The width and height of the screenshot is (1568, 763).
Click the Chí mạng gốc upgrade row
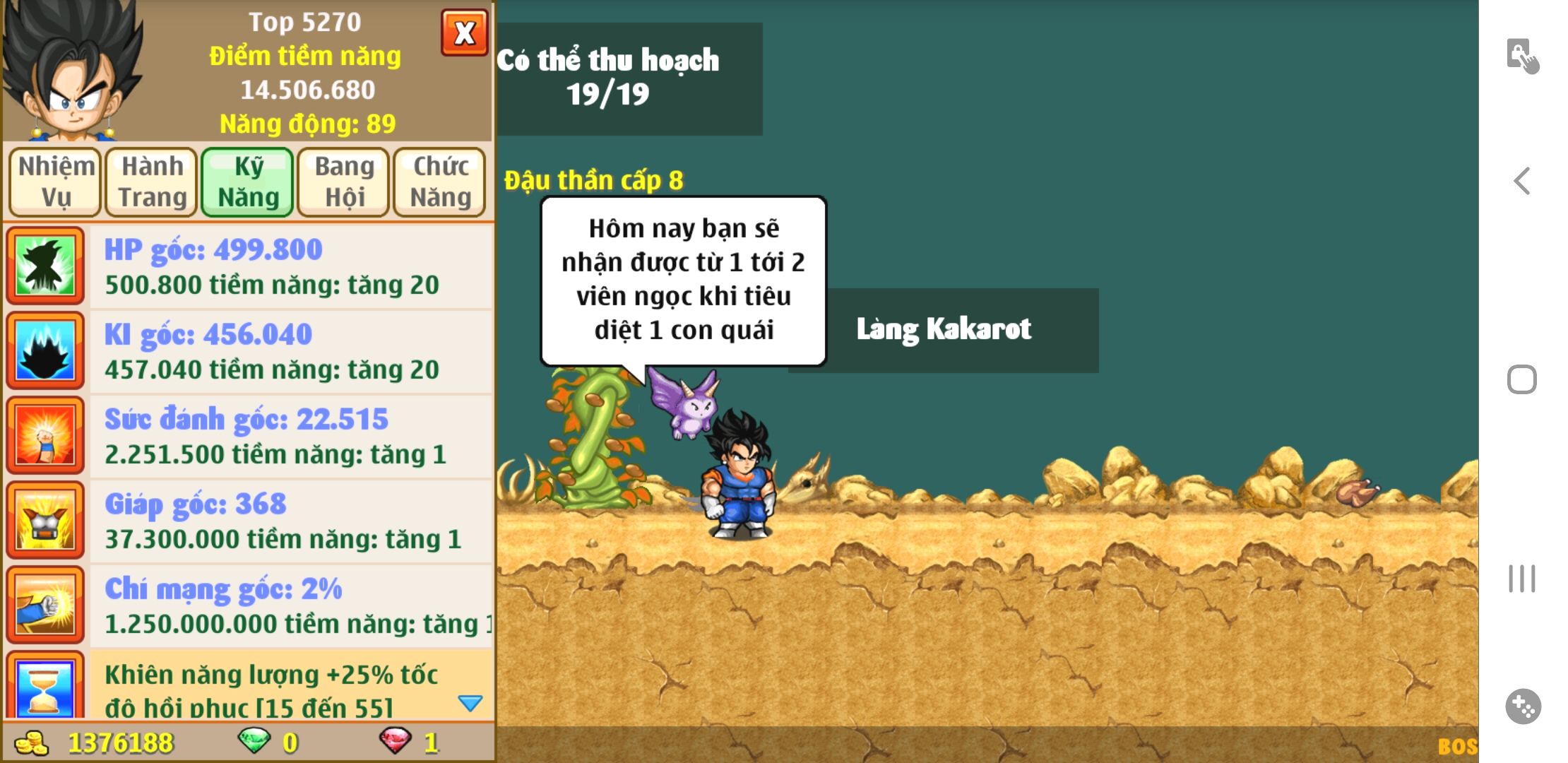tap(290, 605)
